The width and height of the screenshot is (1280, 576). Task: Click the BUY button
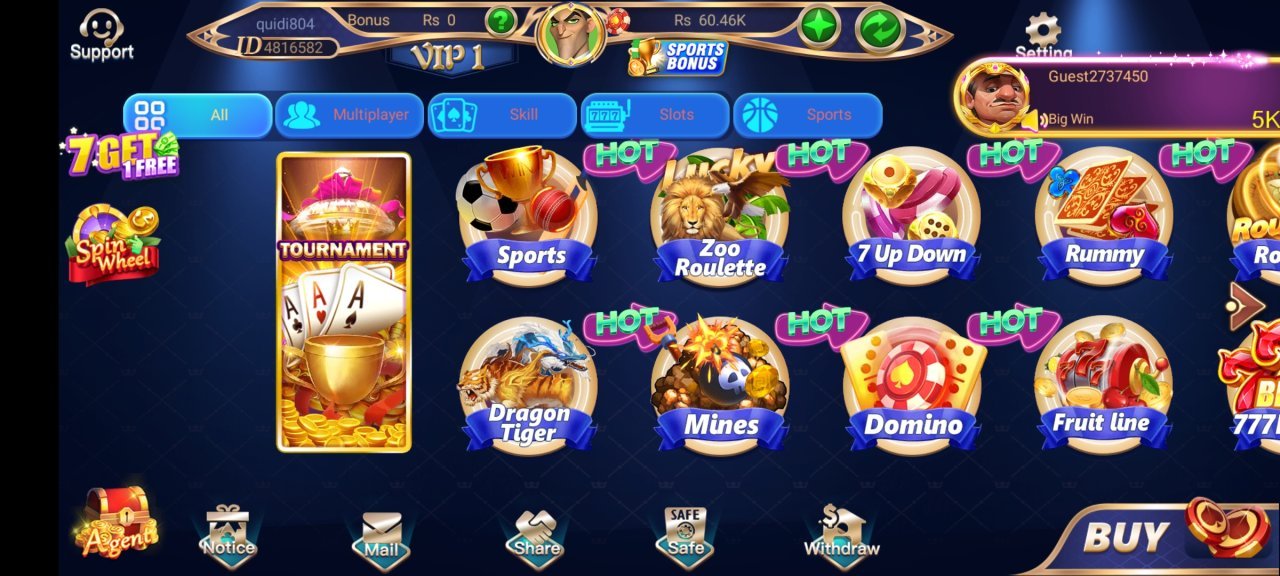[x=1160, y=536]
